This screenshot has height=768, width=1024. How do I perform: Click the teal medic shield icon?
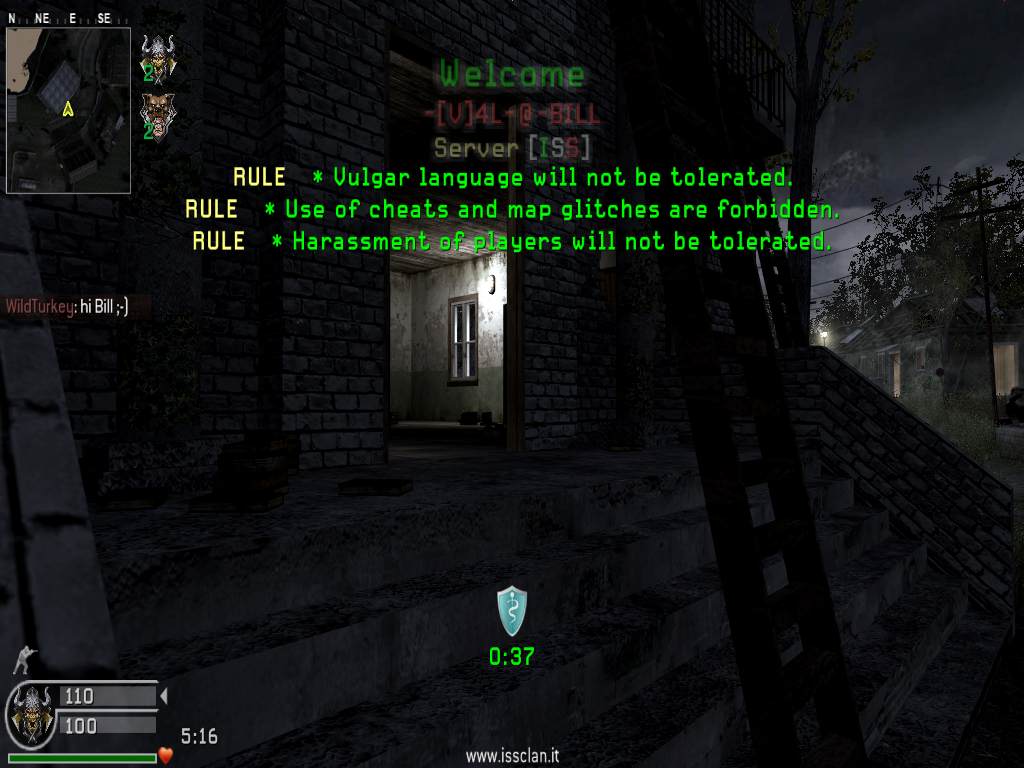point(512,611)
